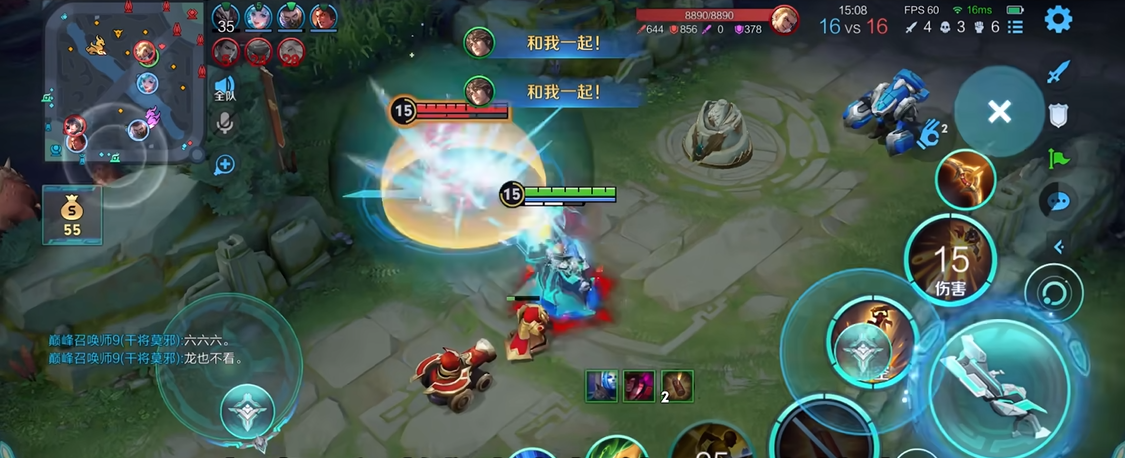This screenshot has width=1125, height=458.
Task: Toggle the voice chat microphone
Action: (224, 124)
